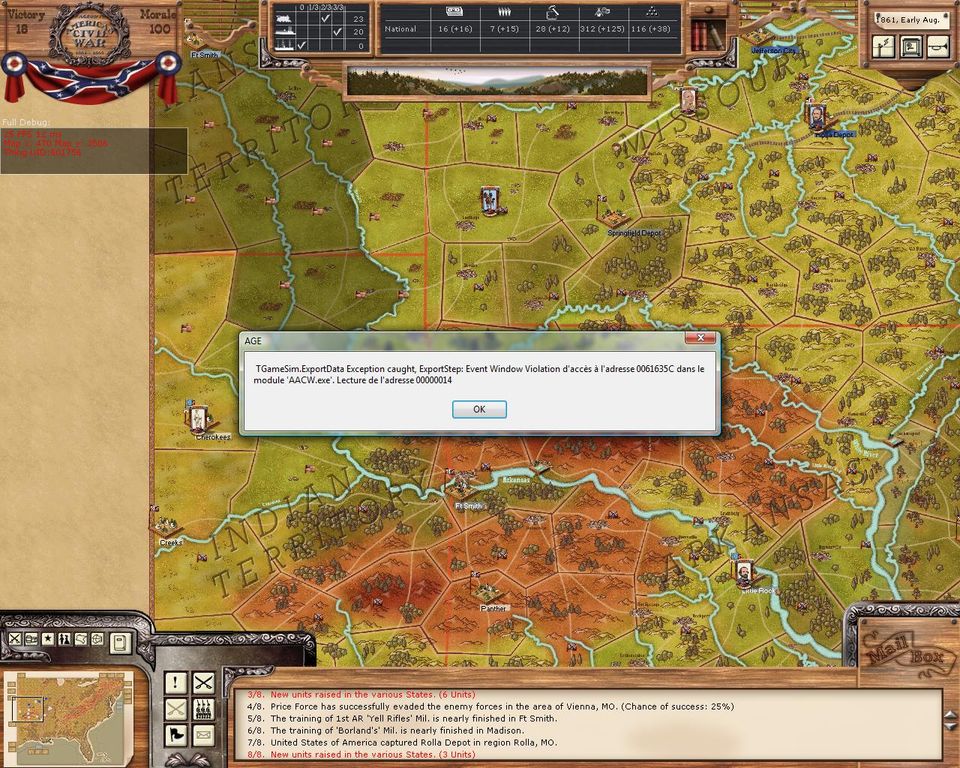Toggle the envelope message filter
The height and width of the screenshot is (768, 960).
point(204,735)
